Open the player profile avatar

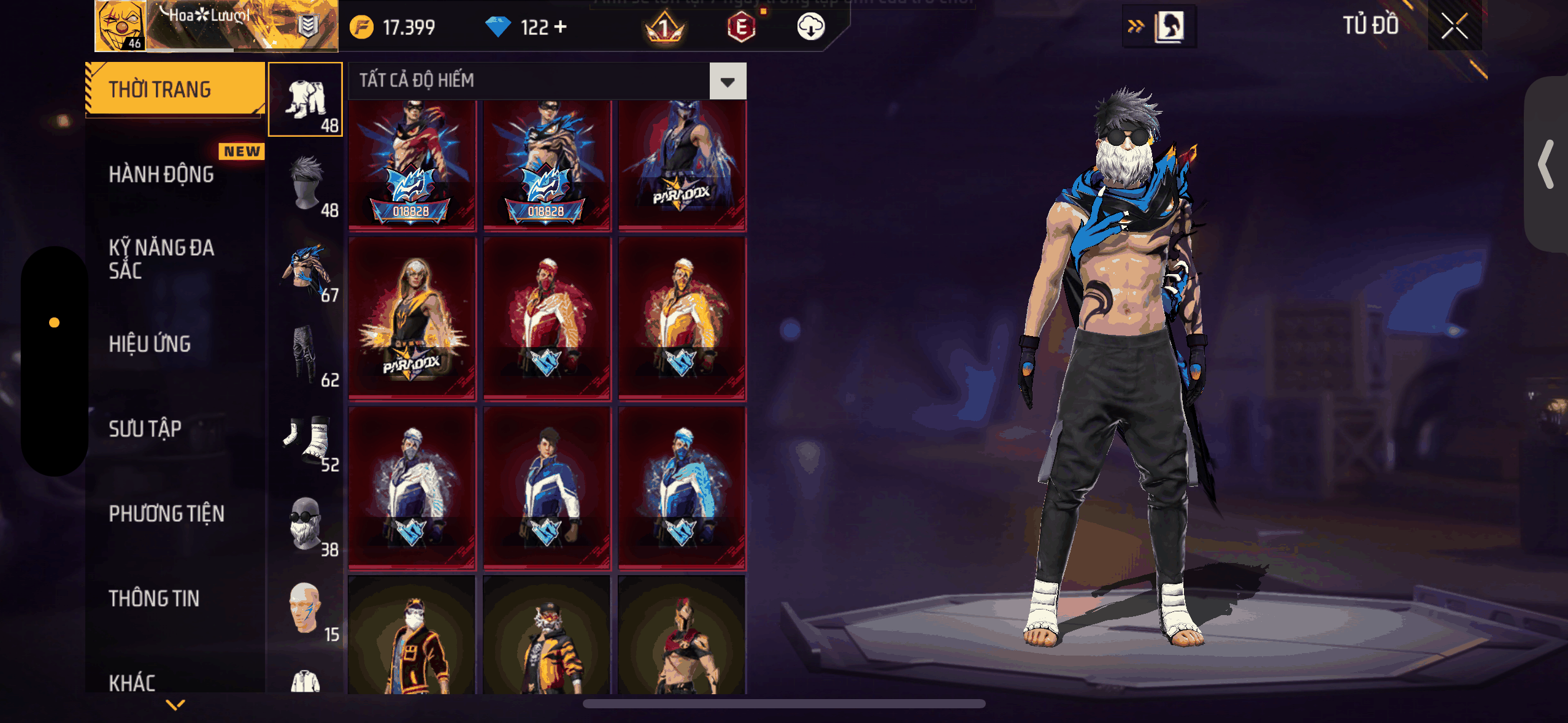point(121,26)
